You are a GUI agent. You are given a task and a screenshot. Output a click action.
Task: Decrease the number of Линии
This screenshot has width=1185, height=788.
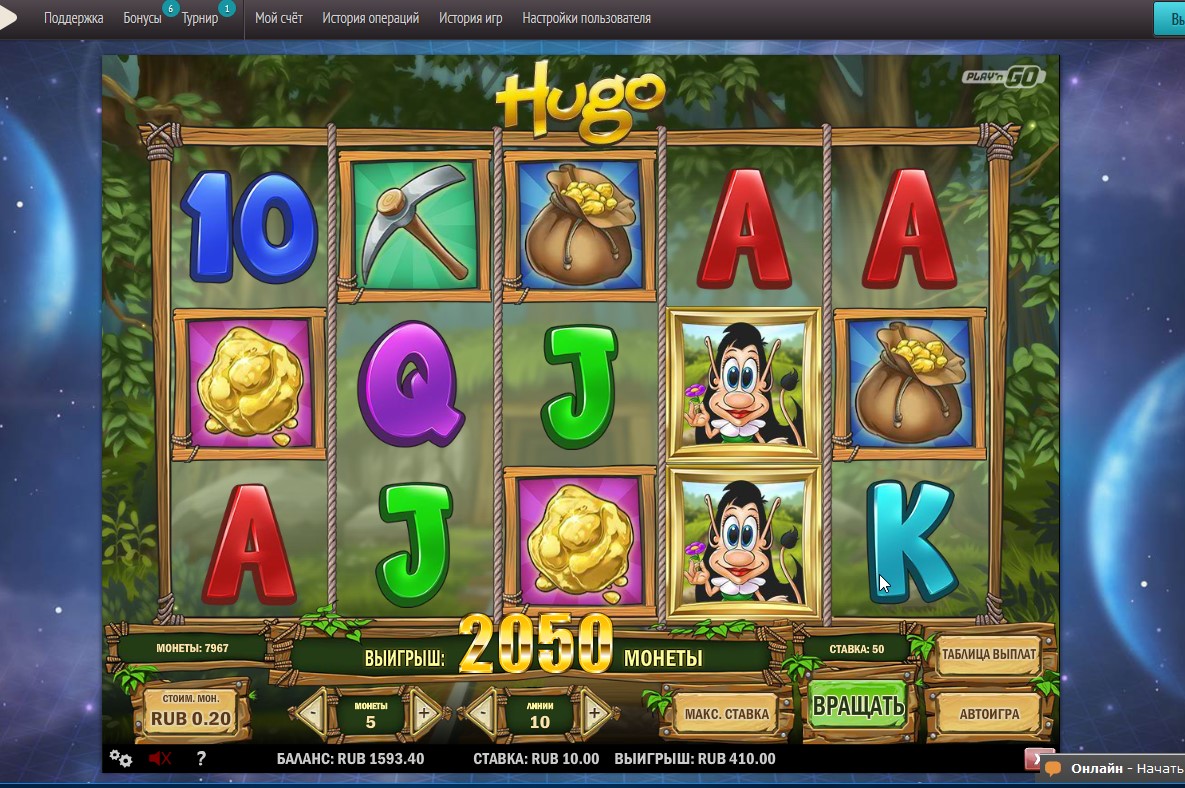[x=483, y=713]
